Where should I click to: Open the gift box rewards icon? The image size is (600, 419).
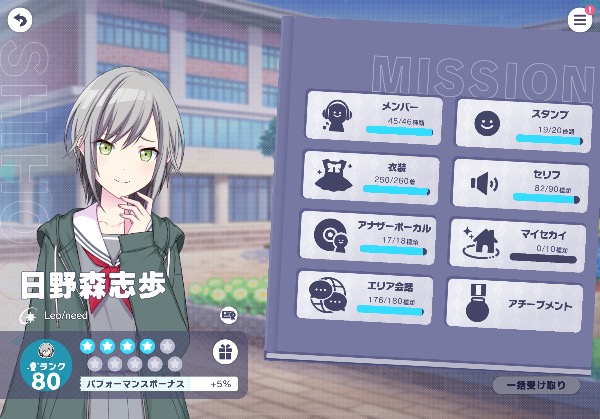coord(226,351)
